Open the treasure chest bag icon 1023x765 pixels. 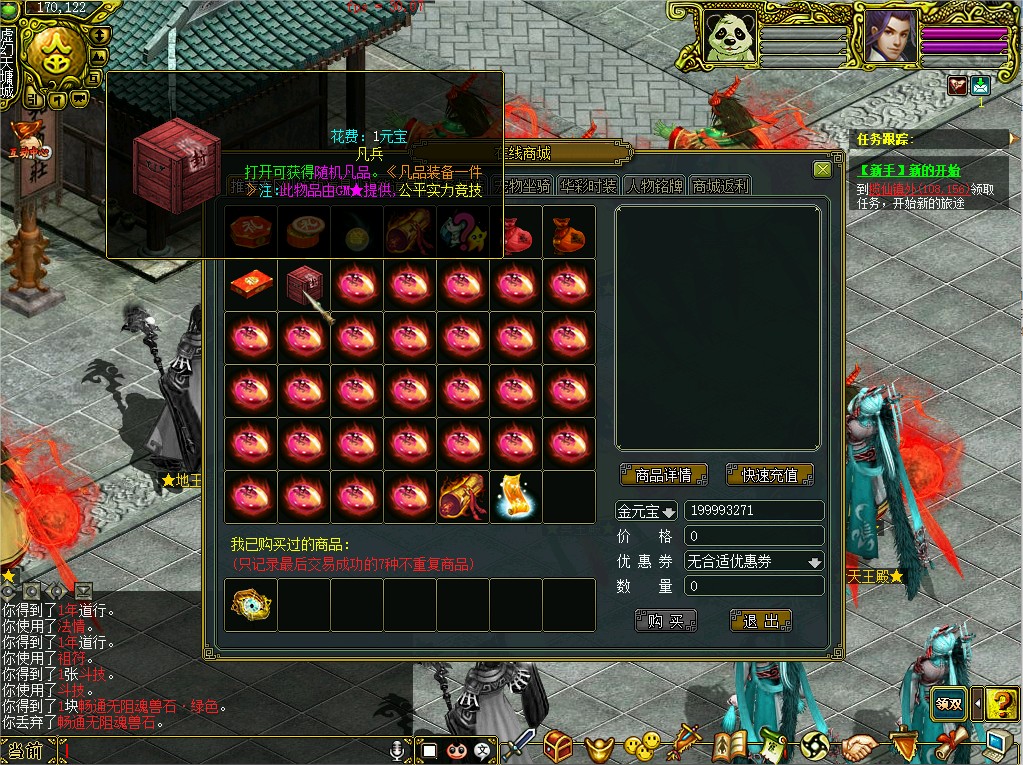(x=558, y=745)
